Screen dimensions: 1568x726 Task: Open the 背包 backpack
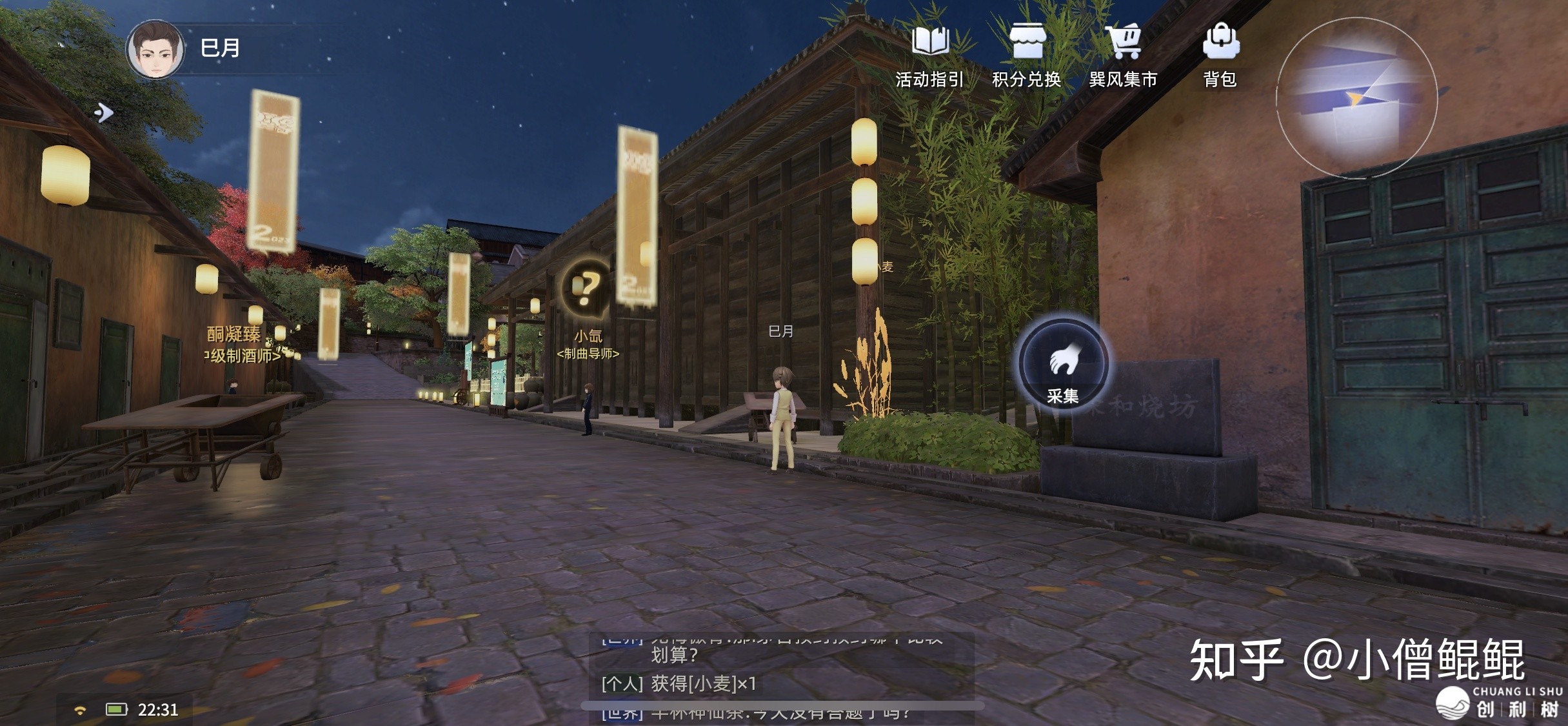click(x=1220, y=55)
